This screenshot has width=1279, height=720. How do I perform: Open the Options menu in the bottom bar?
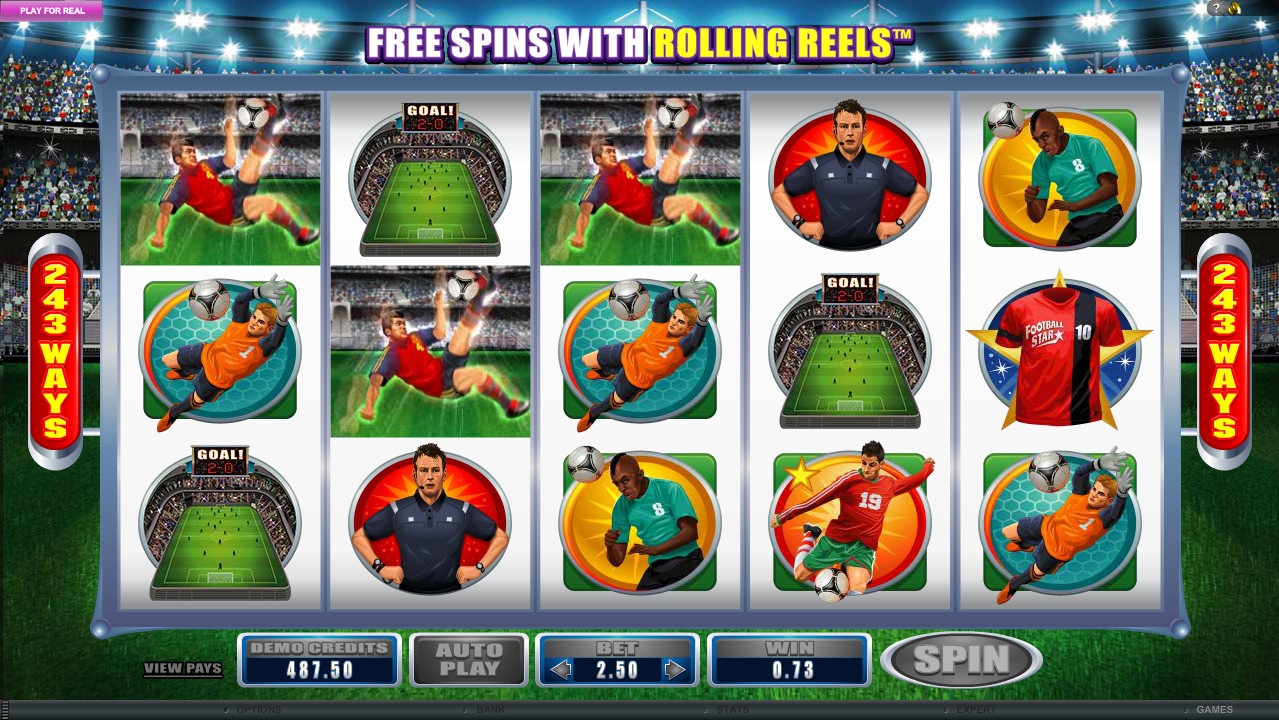tap(257, 710)
